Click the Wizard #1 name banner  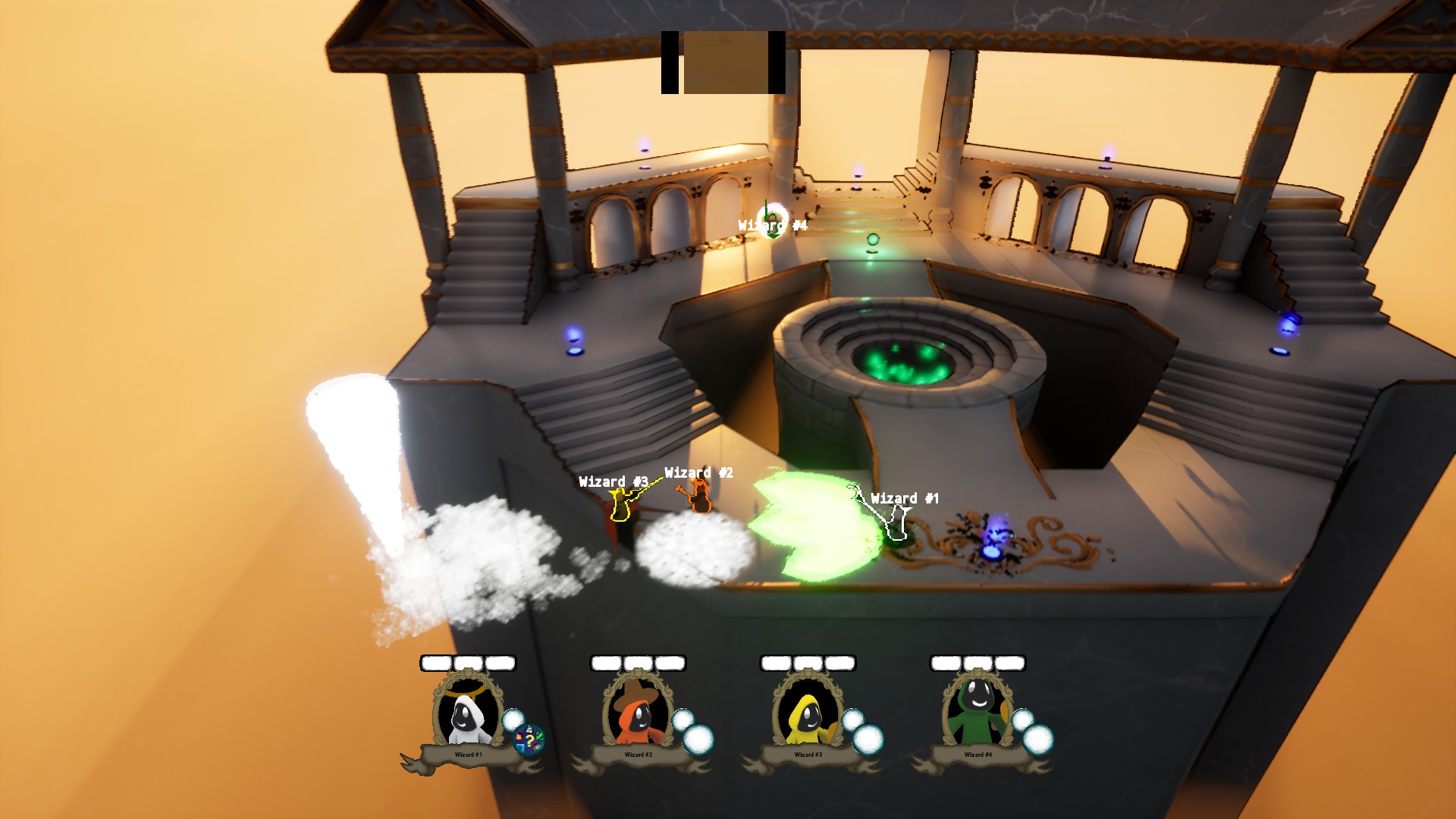tap(469, 755)
